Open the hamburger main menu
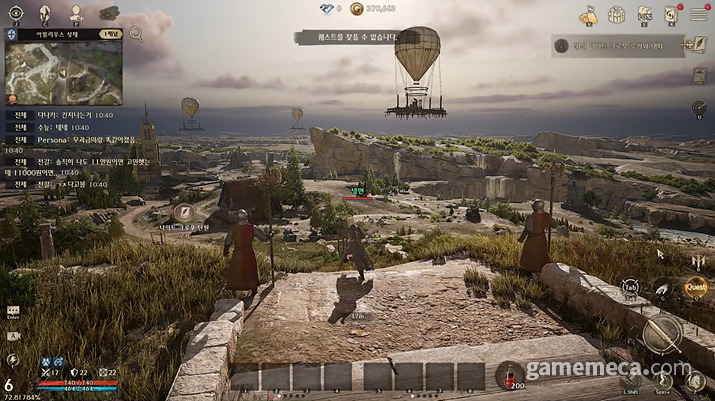Screen dimensions: 715x401 pyautogui.click(x=699, y=15)
